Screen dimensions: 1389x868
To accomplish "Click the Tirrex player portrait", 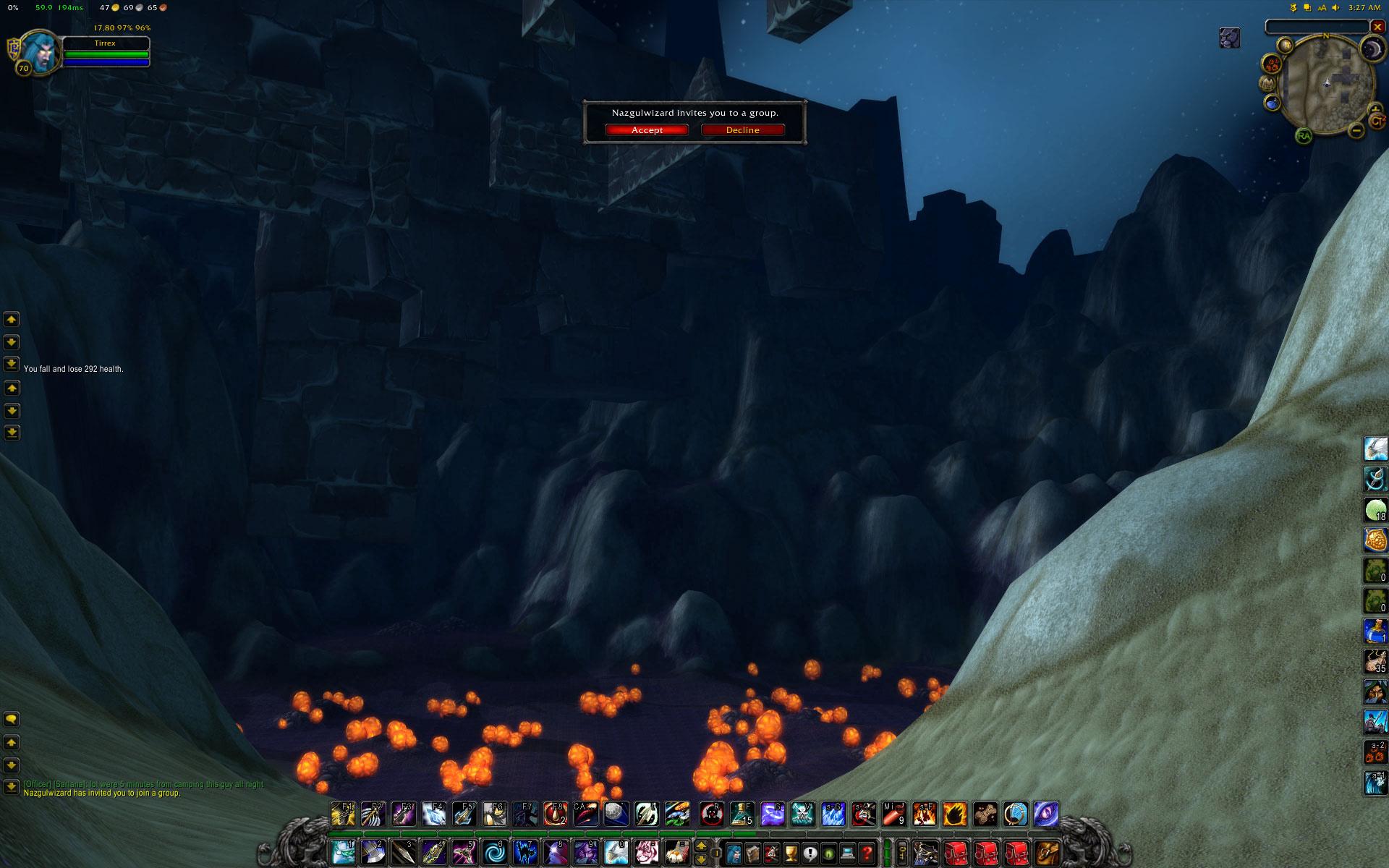I will tap(38, 51).
